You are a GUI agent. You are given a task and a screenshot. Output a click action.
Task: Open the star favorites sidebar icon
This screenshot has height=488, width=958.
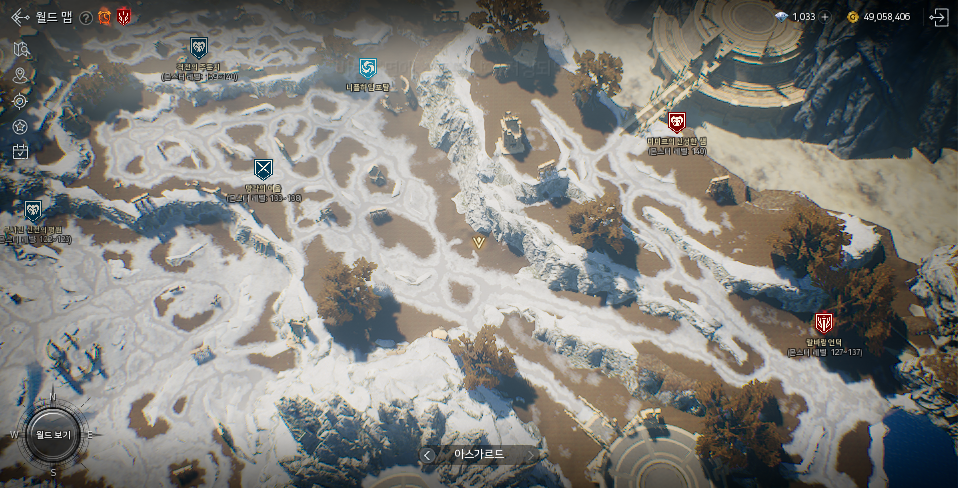coord(20,126)
